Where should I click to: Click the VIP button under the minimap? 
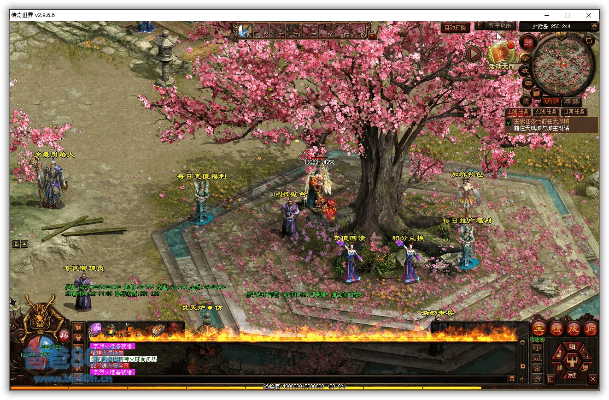coord(551,101)
